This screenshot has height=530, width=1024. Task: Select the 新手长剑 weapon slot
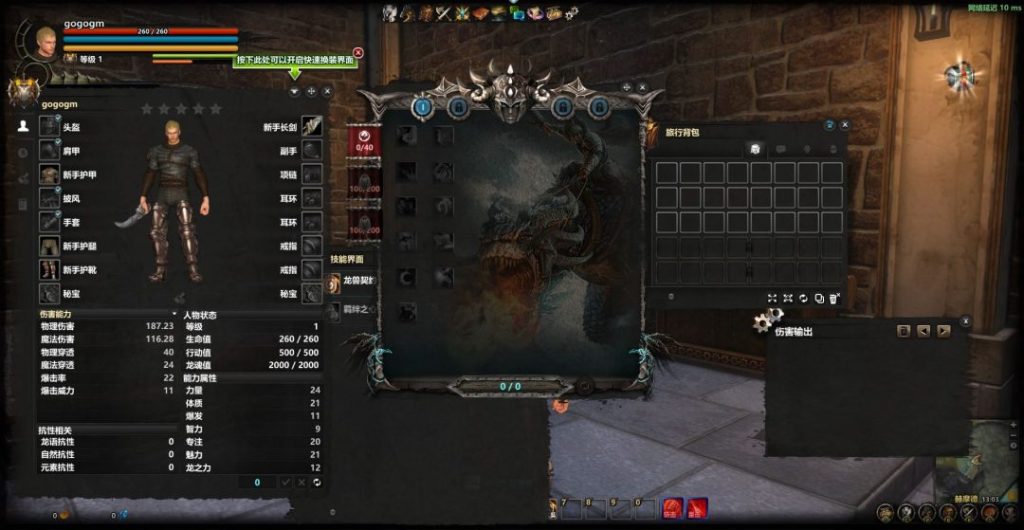312,126
